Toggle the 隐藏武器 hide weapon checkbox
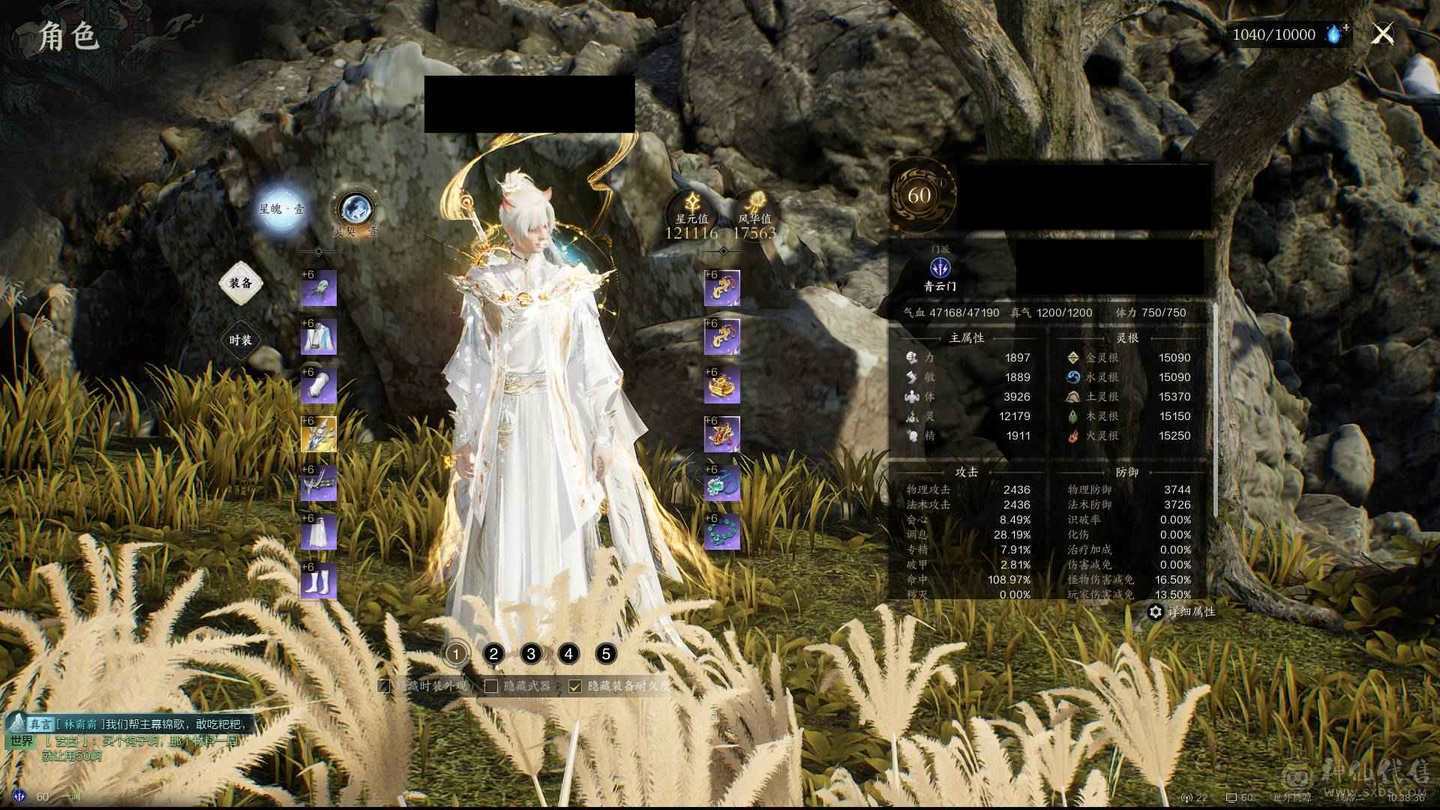The width and height of the screenshot is (1440, 810). [491, 686]
